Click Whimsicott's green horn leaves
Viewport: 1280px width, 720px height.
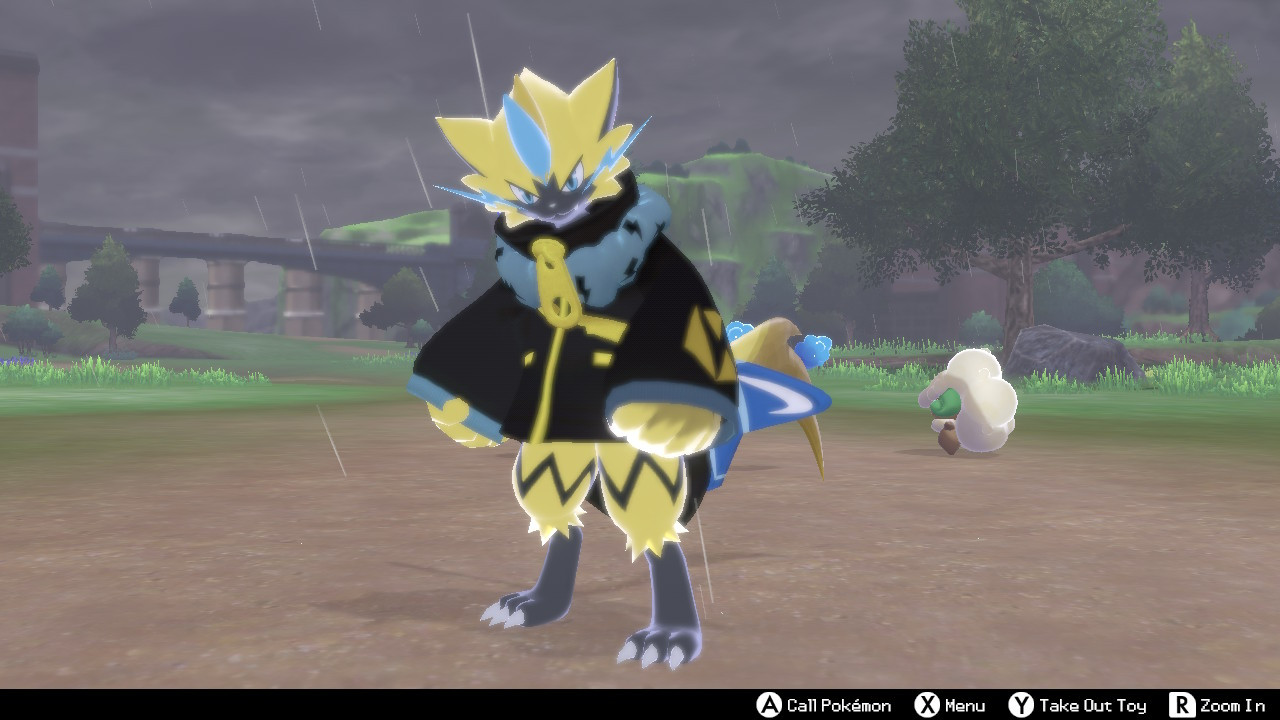pos(946,400)
